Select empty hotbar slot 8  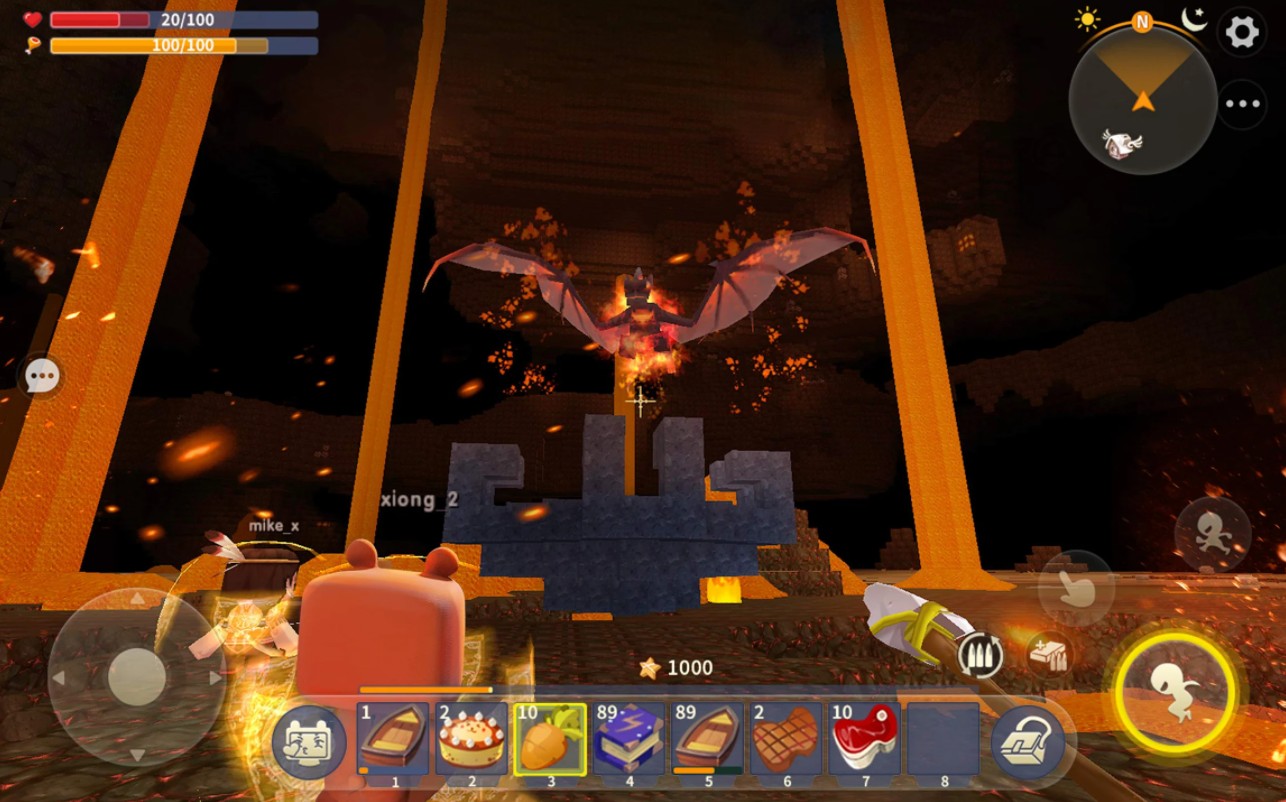click(x=943, y=739)
